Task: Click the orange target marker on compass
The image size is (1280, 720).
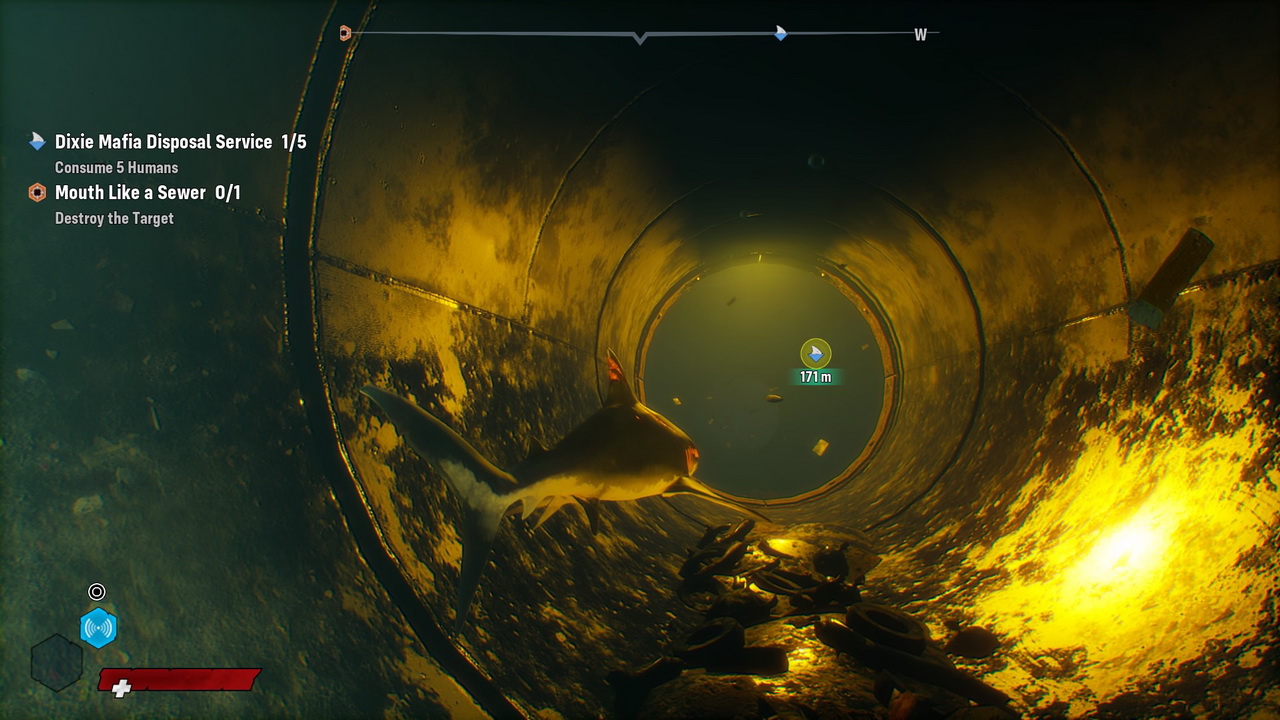Action: 345,33
